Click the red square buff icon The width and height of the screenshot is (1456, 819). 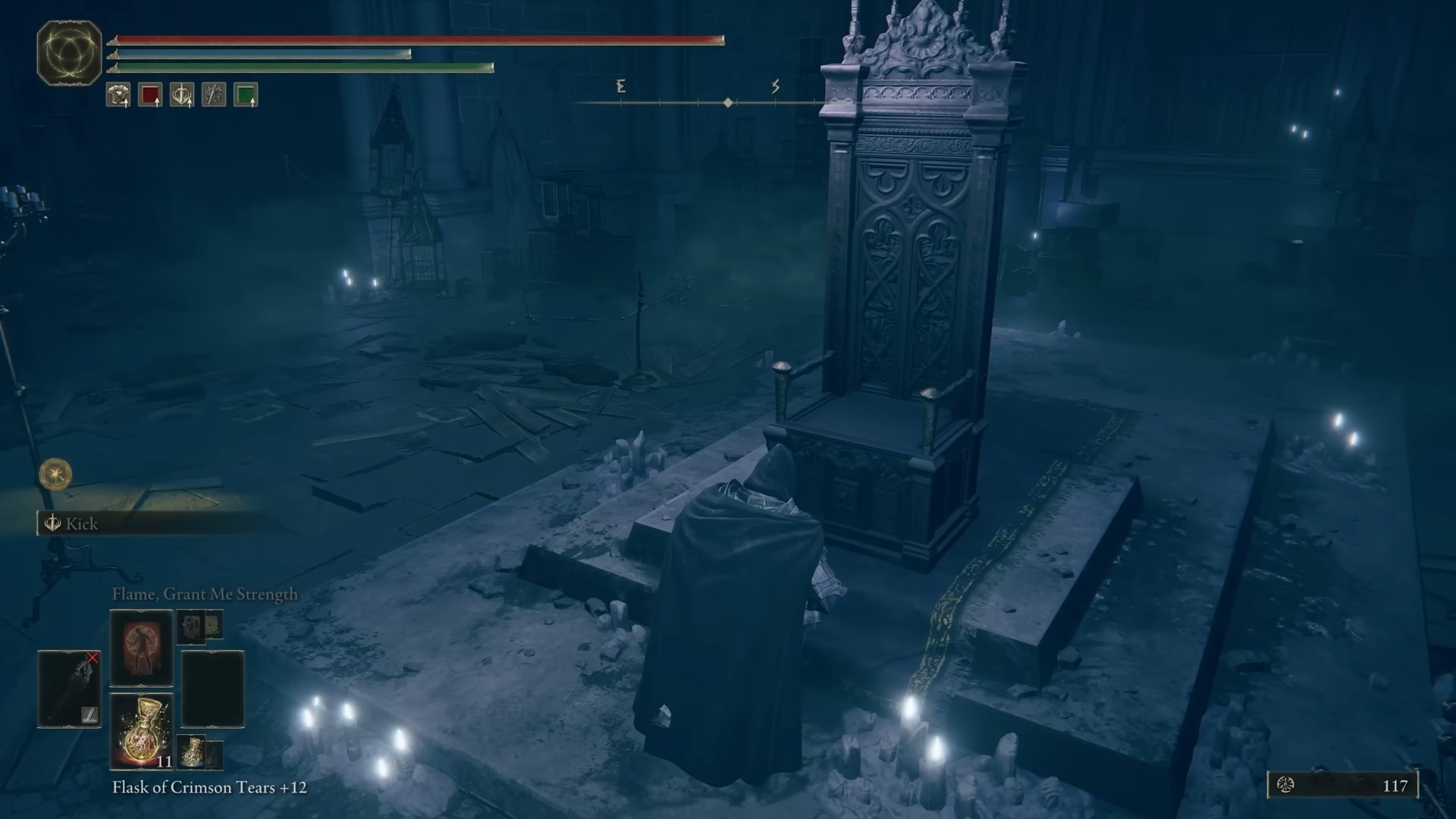pos(150,95)
